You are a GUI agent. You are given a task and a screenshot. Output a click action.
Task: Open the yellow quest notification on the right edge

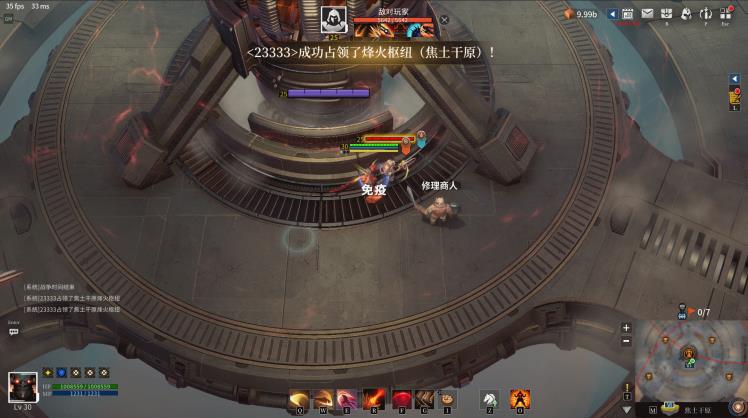[735, 97]
